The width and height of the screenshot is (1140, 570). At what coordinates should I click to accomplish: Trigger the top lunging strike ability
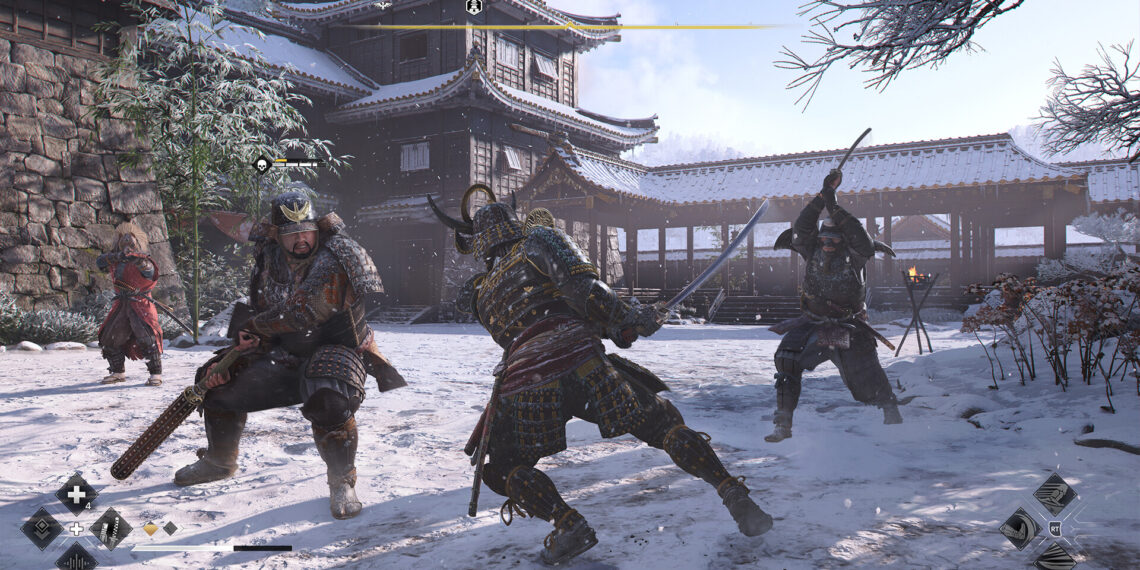(1054, 494)
